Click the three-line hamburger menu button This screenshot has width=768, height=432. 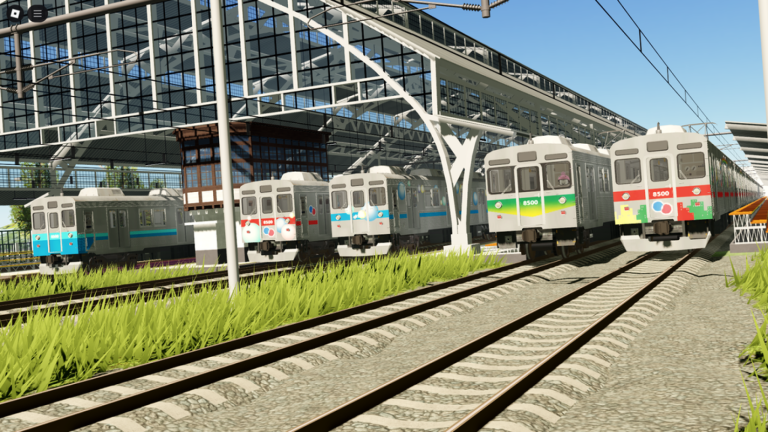37,13
